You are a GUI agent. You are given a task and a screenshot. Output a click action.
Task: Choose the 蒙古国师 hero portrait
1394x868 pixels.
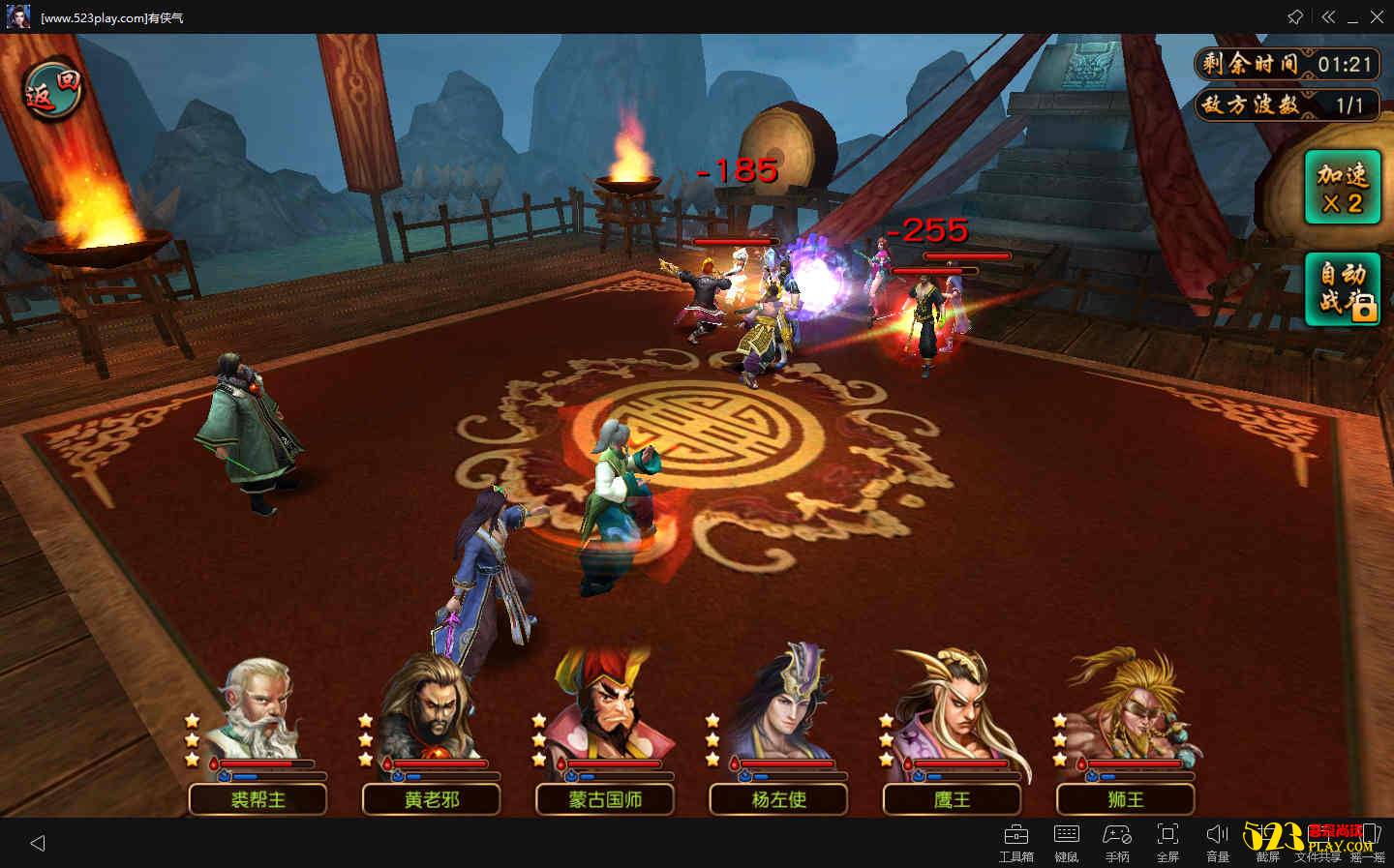pyautogui.click(x=605, y=711)
